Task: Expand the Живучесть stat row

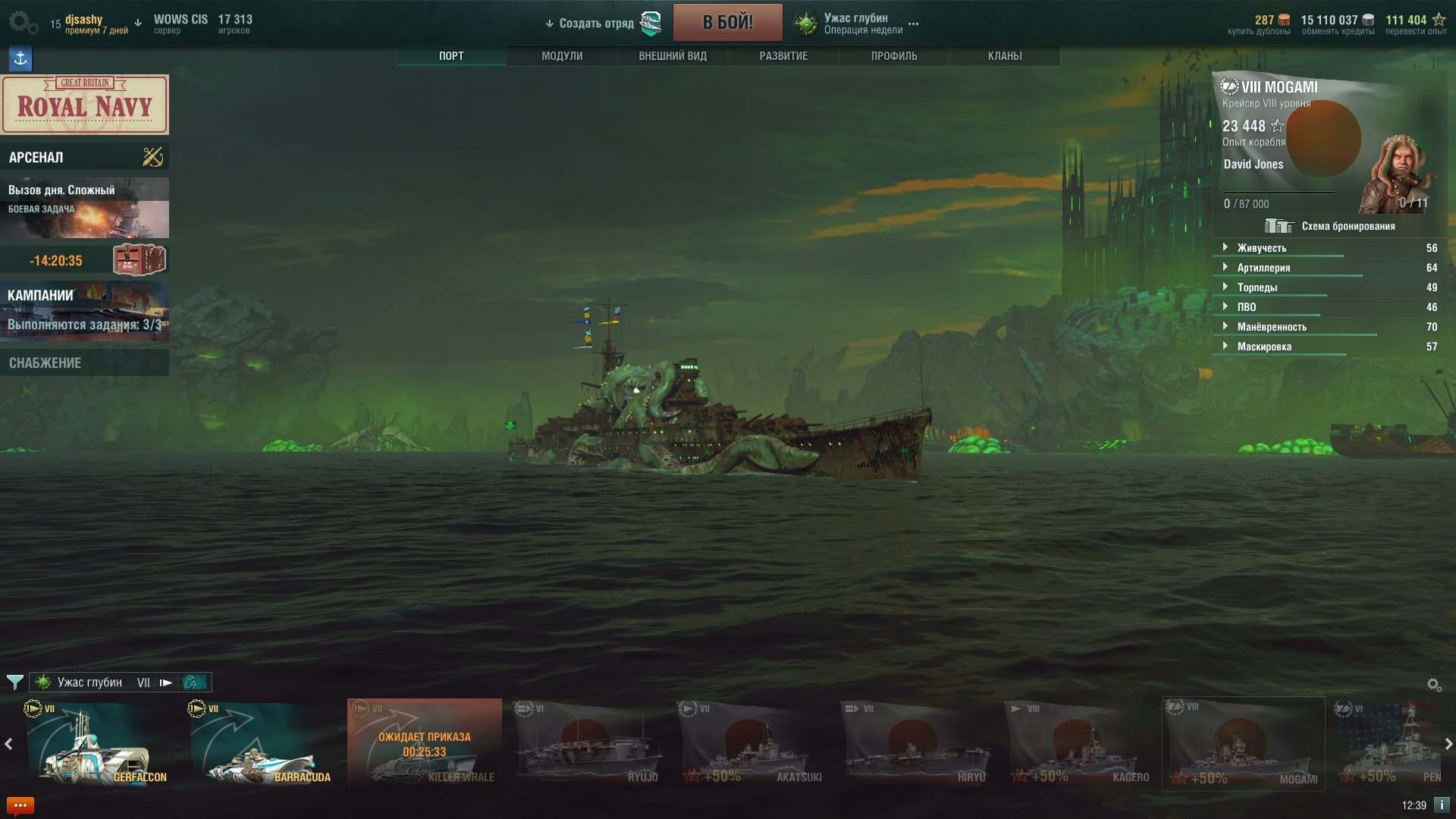Action: (x=1262, y=248)
